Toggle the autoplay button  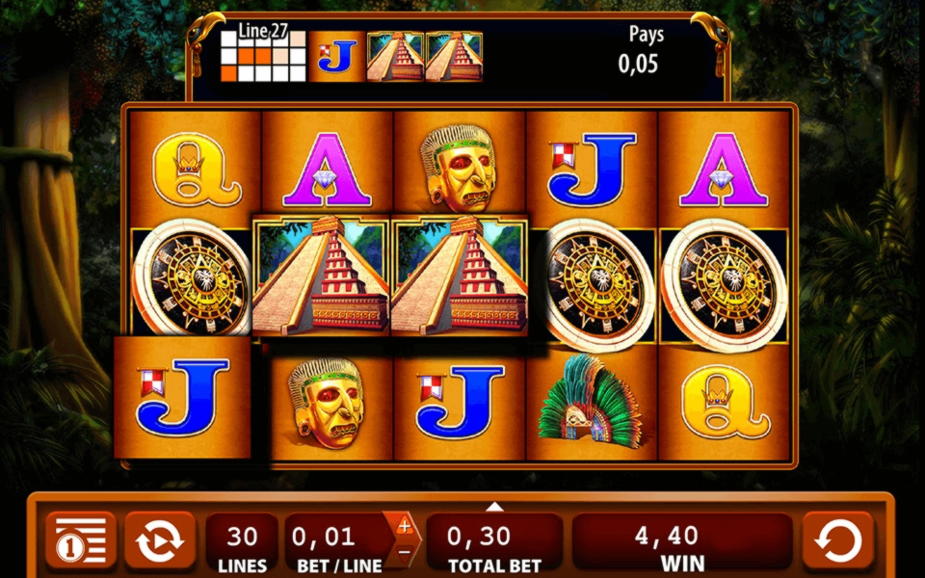(x=159, y=542)
